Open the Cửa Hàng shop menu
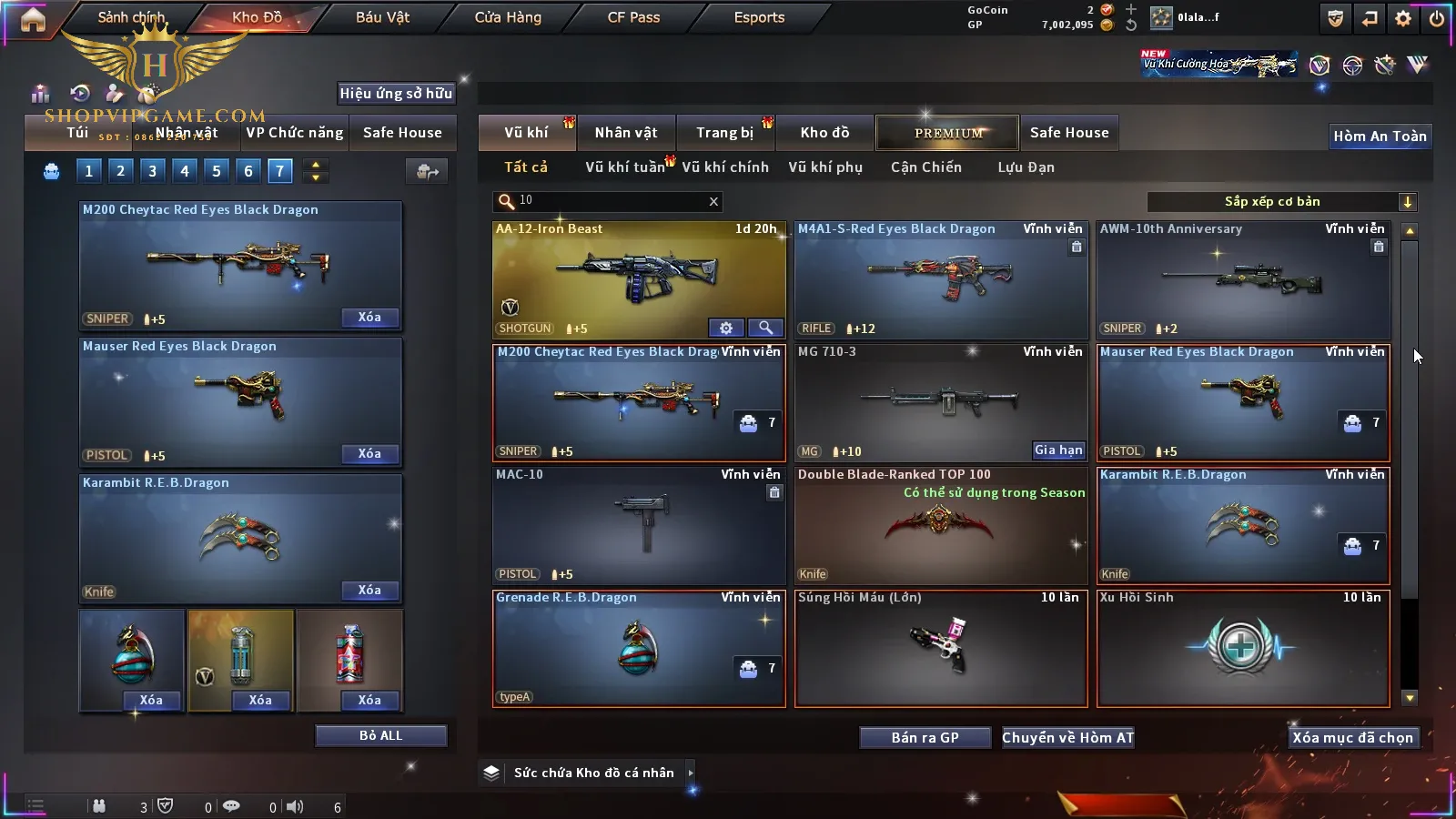Viewport: 1456px width, 819px height. click(x=508, y=17)
